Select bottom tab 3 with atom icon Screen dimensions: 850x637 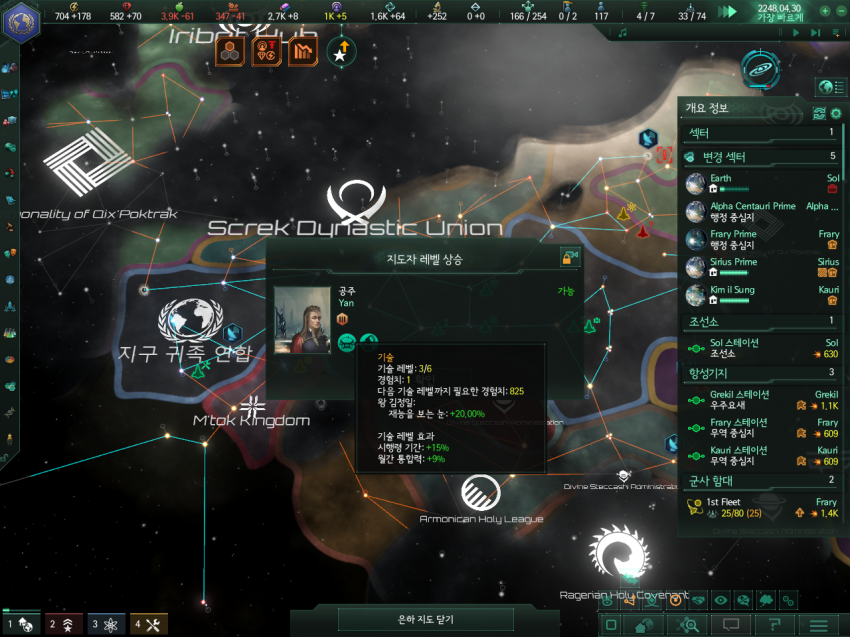(x=106, y=624)
